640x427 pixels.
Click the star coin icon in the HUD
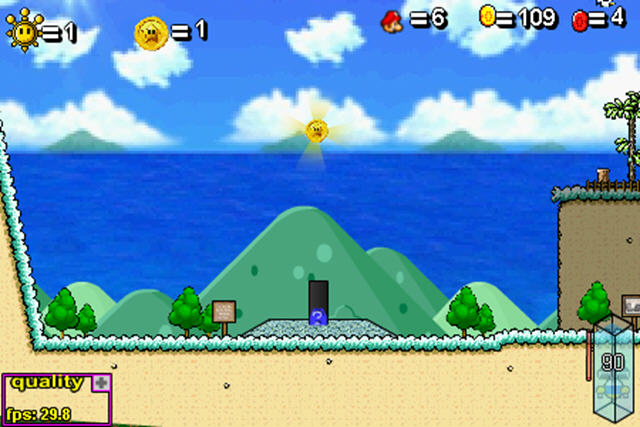pyautogui.click(x=150, y=33)
